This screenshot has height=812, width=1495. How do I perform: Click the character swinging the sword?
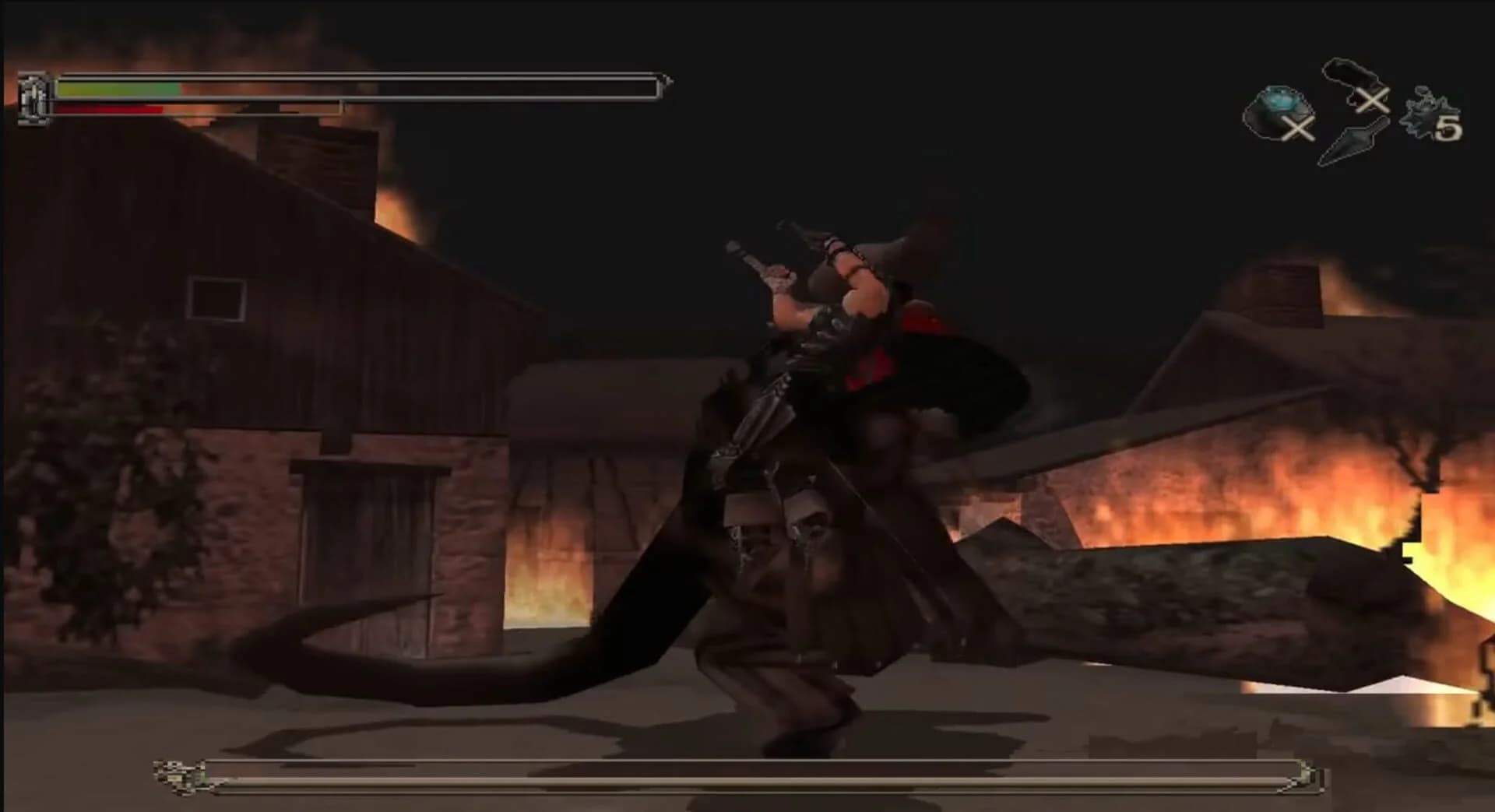tap(841, 311)
